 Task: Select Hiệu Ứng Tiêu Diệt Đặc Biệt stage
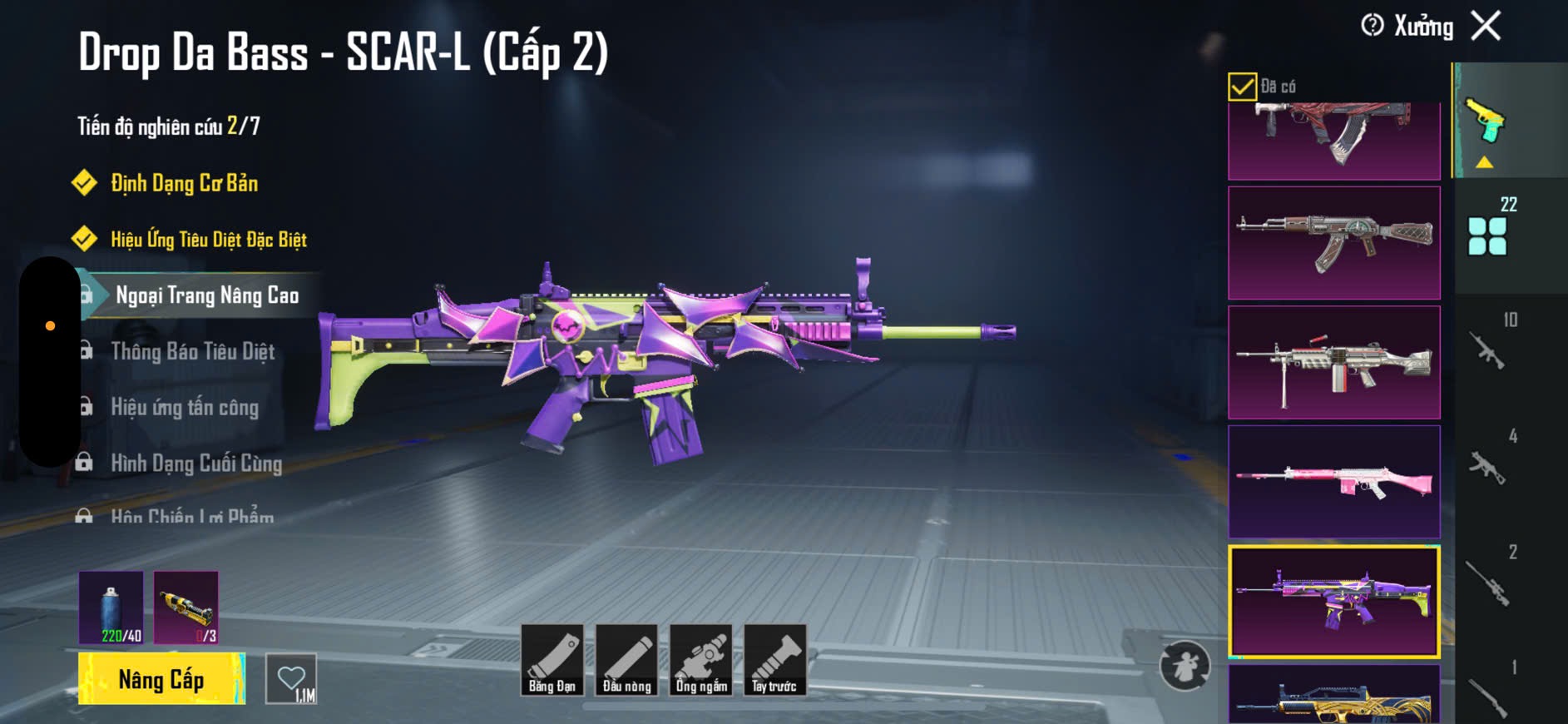click(208, 240)
